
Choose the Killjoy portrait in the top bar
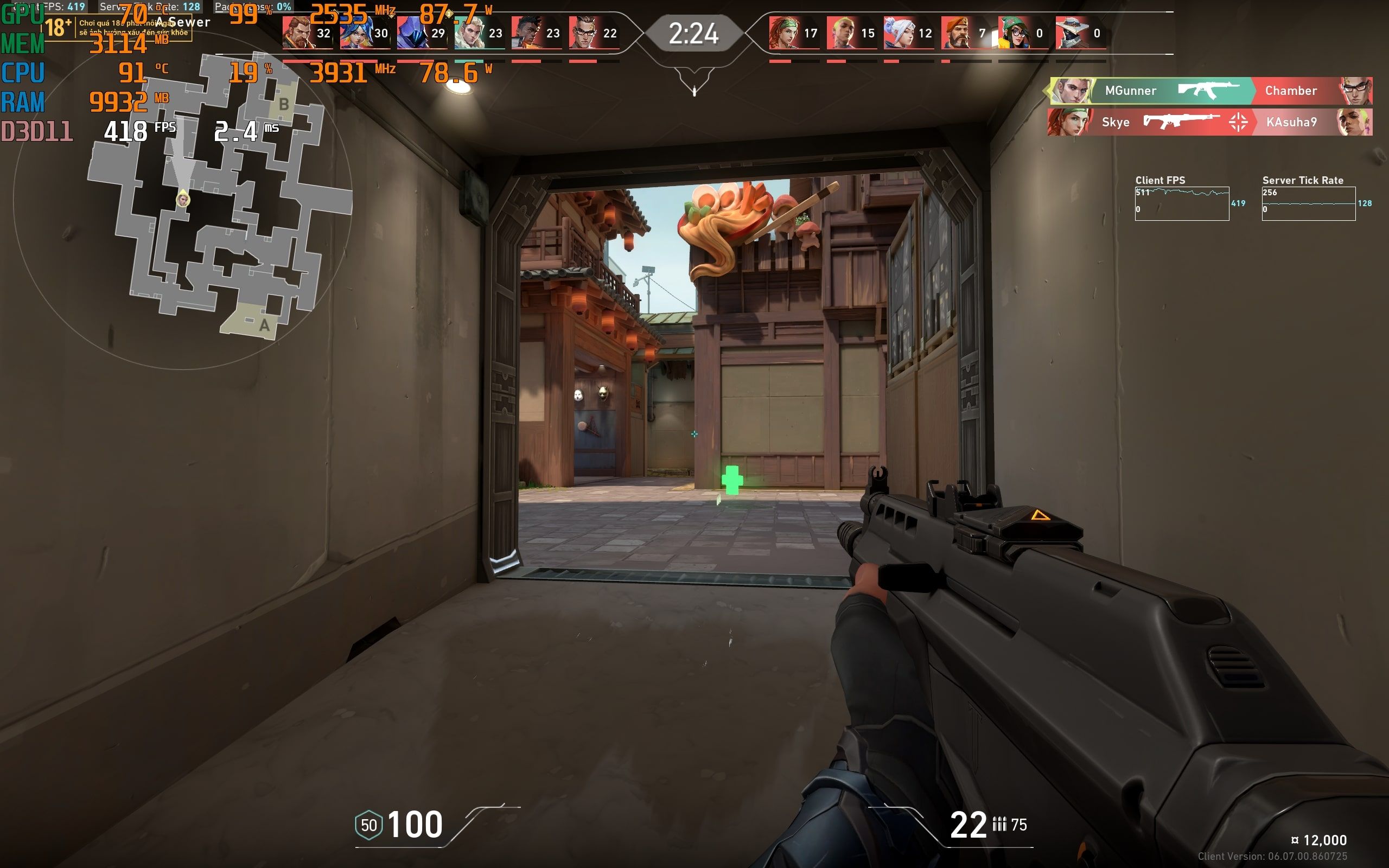[1014, 33]
